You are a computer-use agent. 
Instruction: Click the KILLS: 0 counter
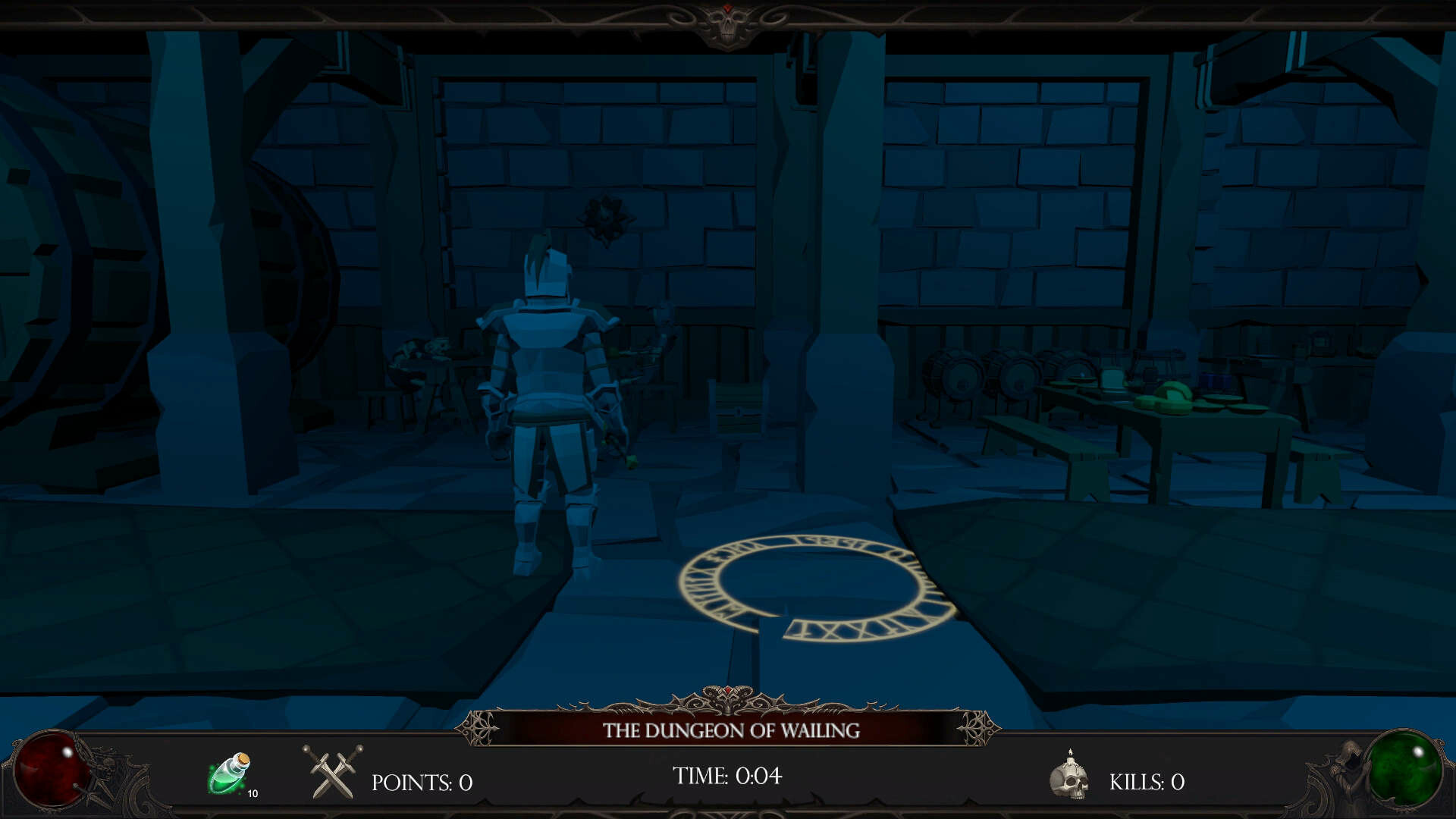click(x=1146, y=781)
